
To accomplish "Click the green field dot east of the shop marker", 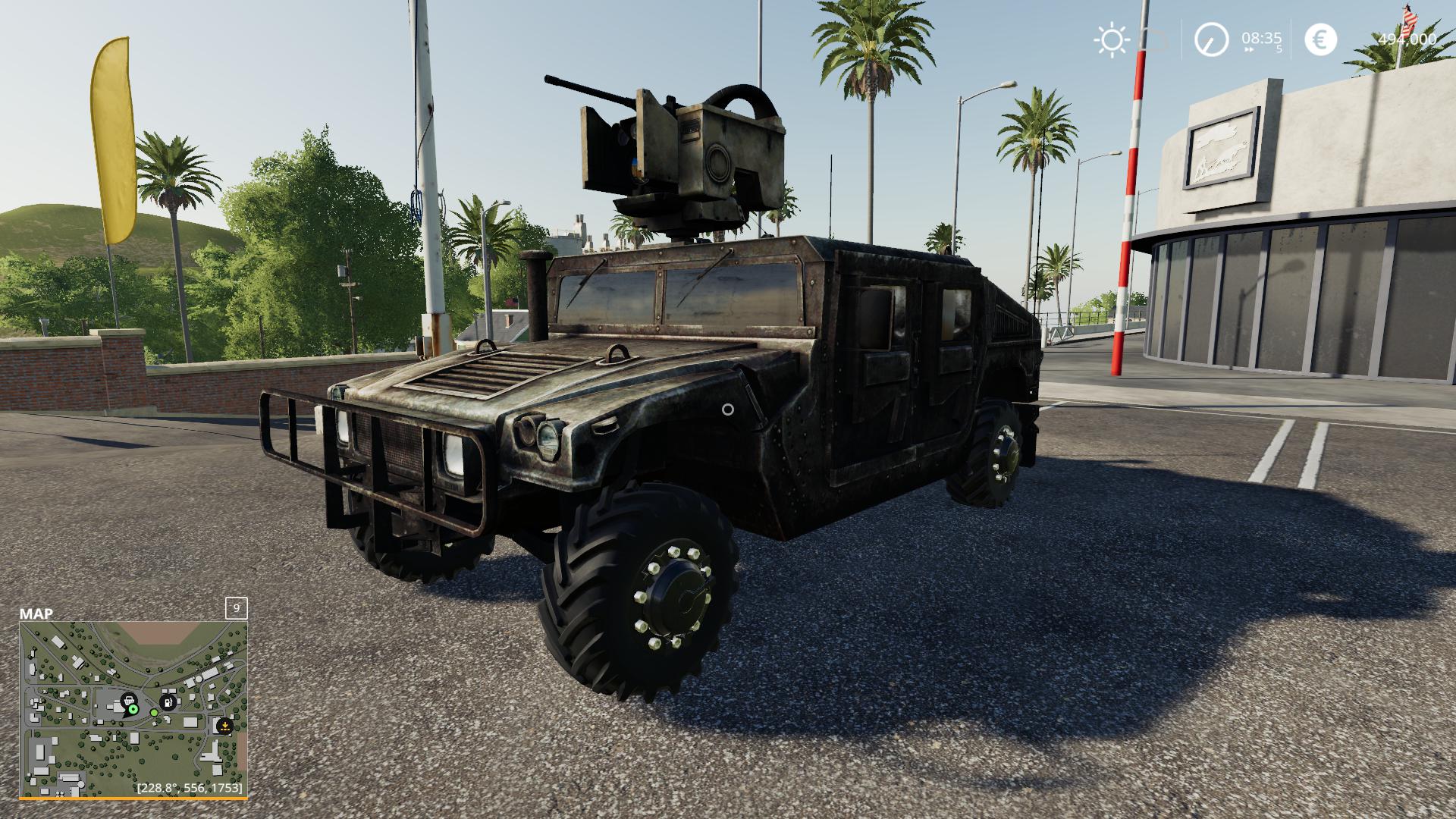I will tap(155, 712).
